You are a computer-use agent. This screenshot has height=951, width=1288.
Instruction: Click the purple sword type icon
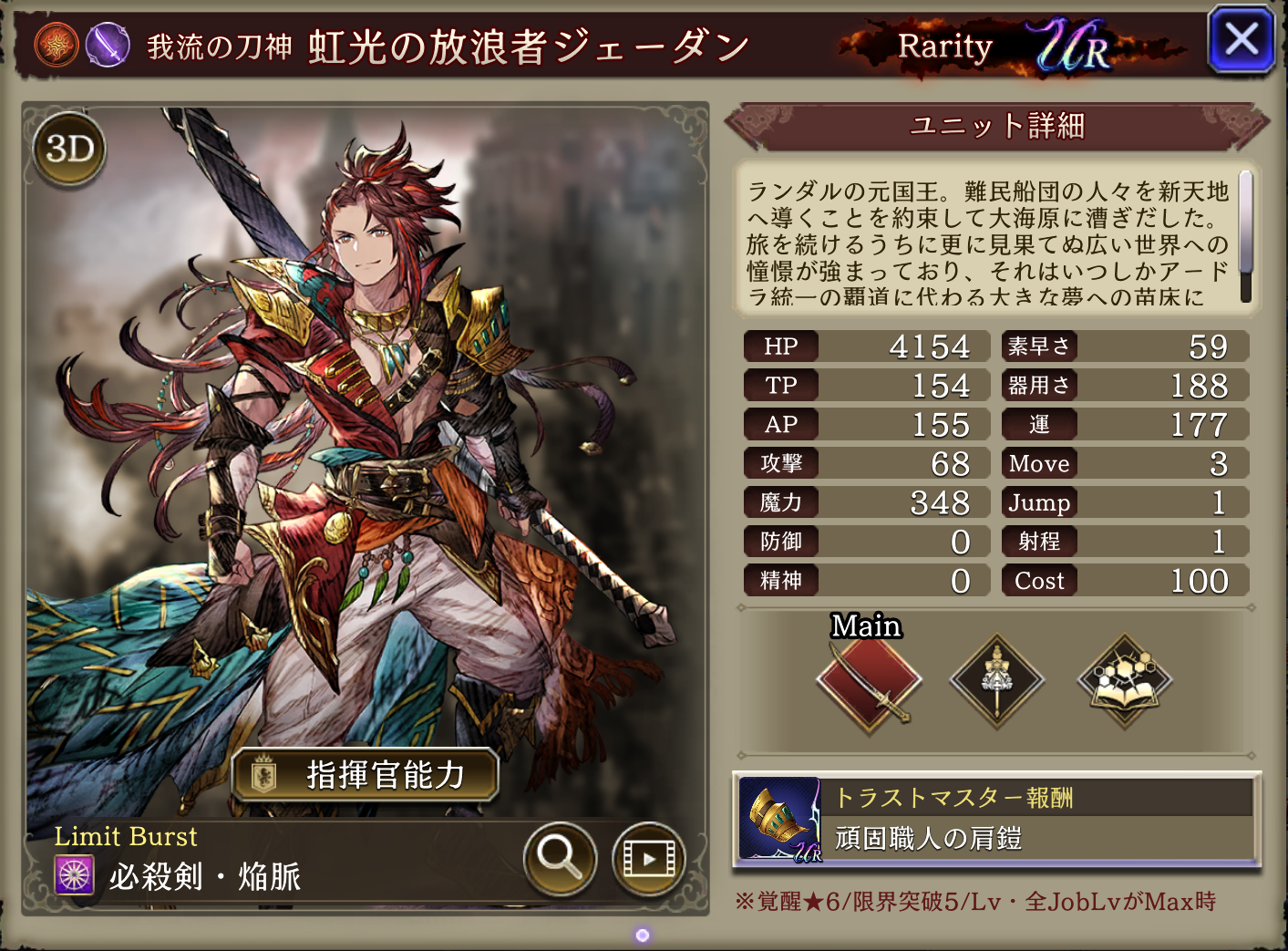click(x=108, y=44)
